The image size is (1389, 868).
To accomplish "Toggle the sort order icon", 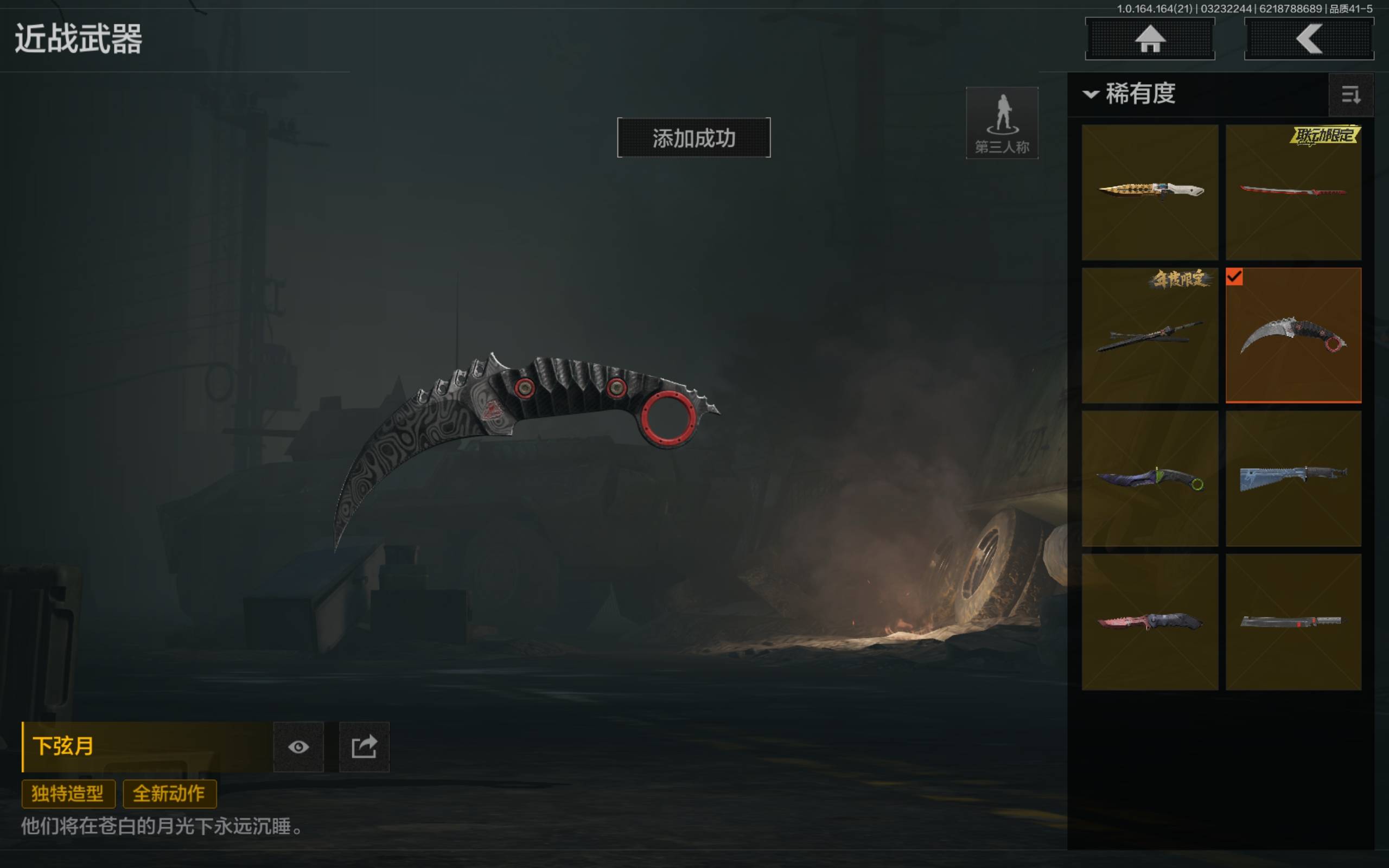I will click(x=1350, y=95).
